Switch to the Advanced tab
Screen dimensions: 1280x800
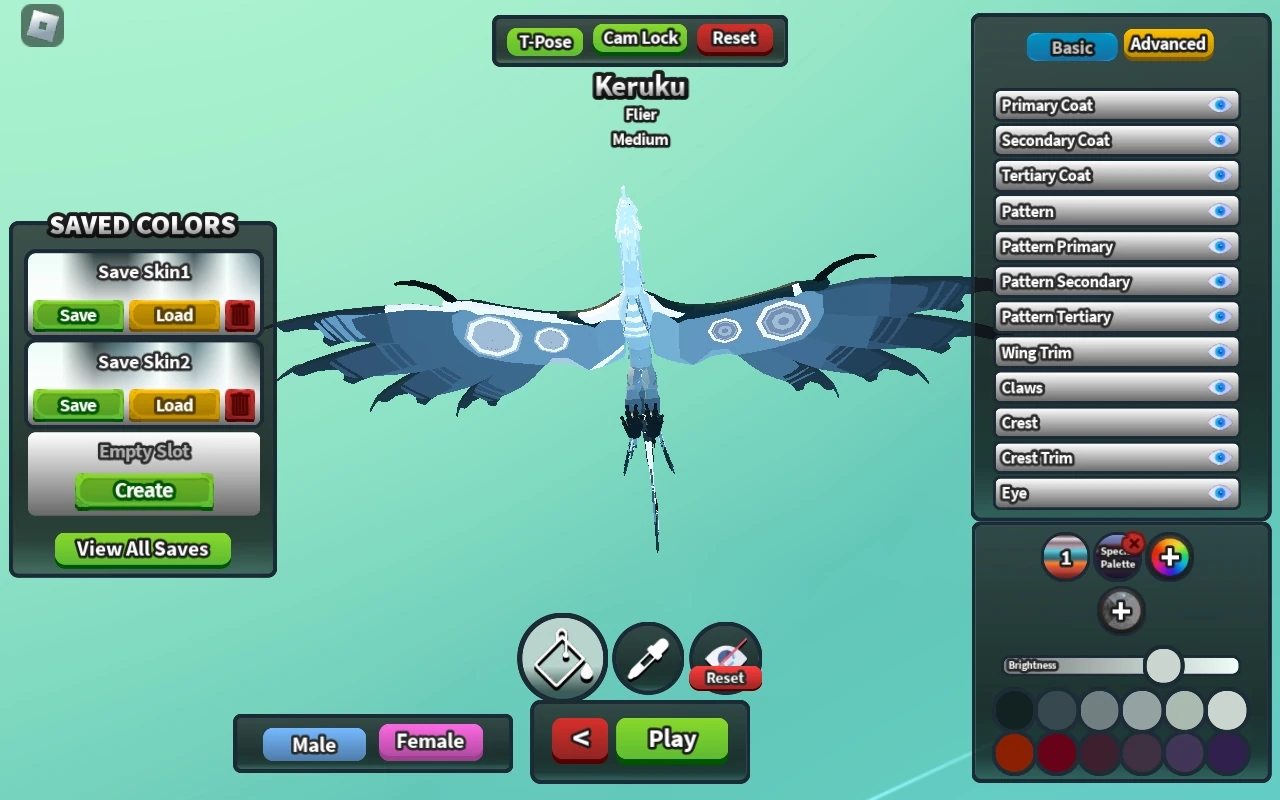(1168, 45)
